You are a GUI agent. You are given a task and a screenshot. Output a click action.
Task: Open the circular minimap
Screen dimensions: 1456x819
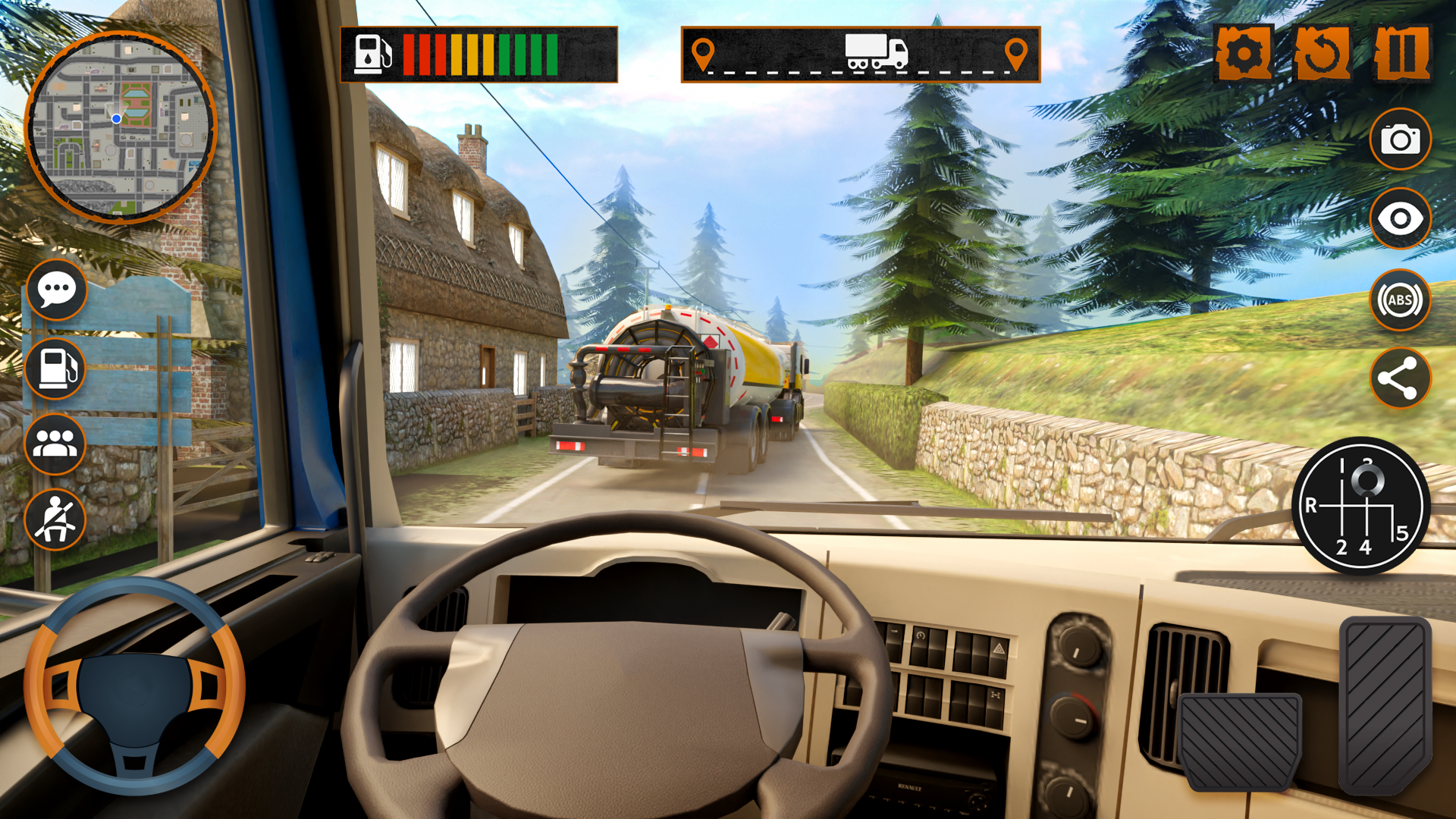coord(121,127)
